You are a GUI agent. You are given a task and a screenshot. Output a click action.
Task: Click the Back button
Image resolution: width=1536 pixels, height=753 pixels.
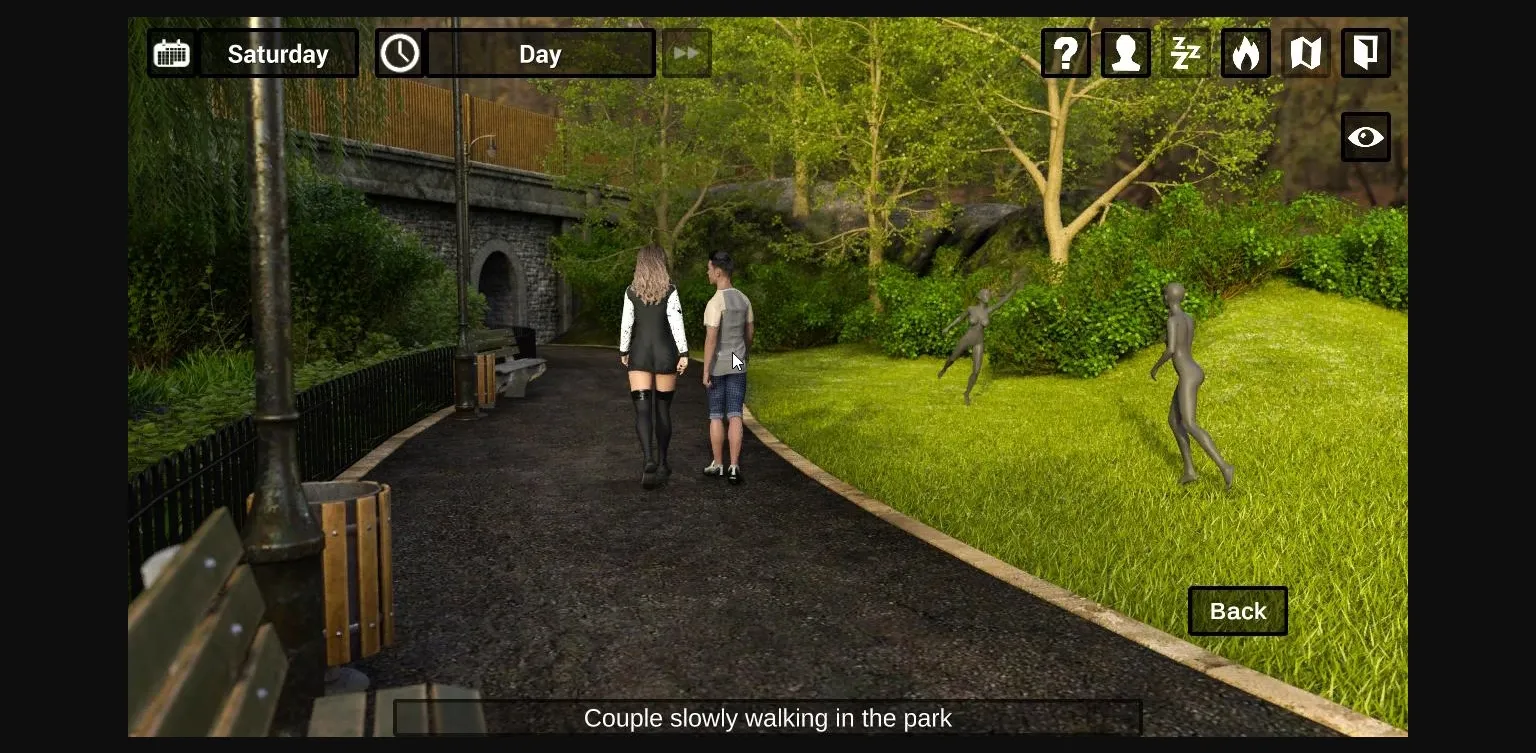(1237, 611)
